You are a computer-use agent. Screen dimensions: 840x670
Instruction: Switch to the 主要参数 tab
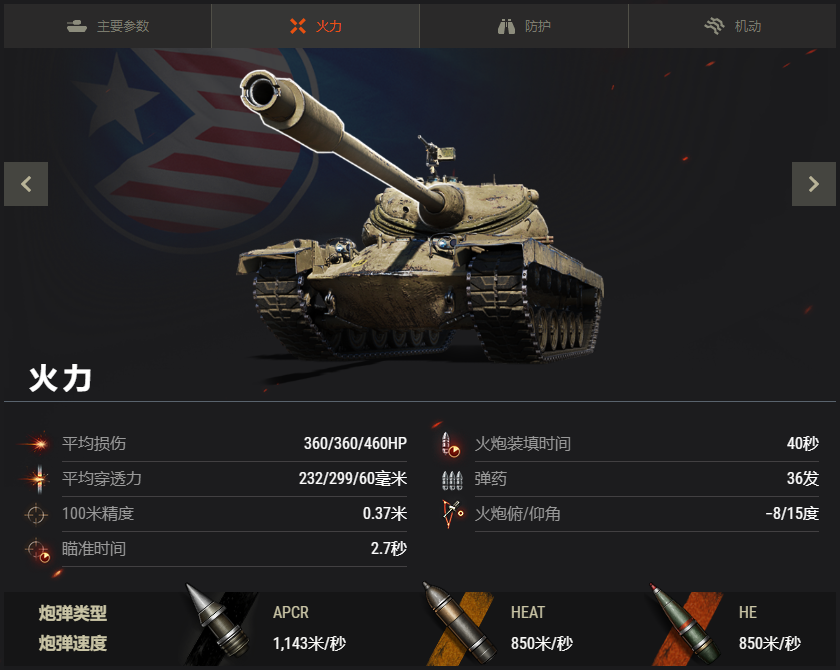pos(108,26)
